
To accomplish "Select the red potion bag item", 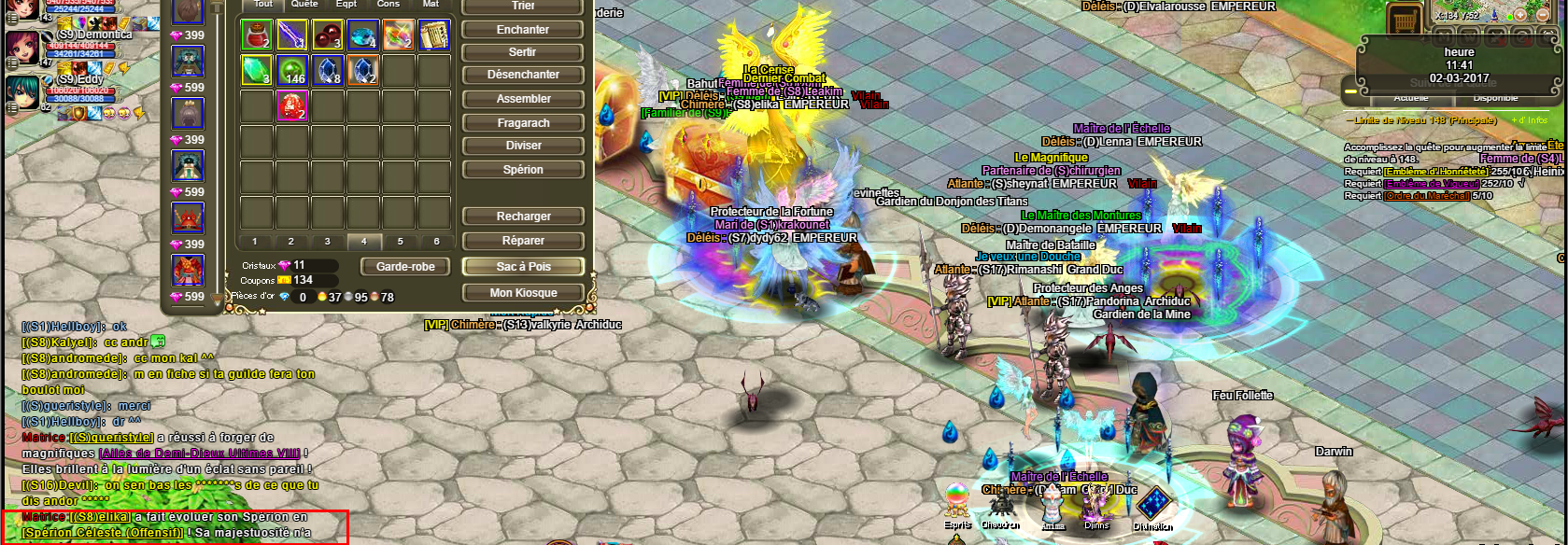I will 257,35.
